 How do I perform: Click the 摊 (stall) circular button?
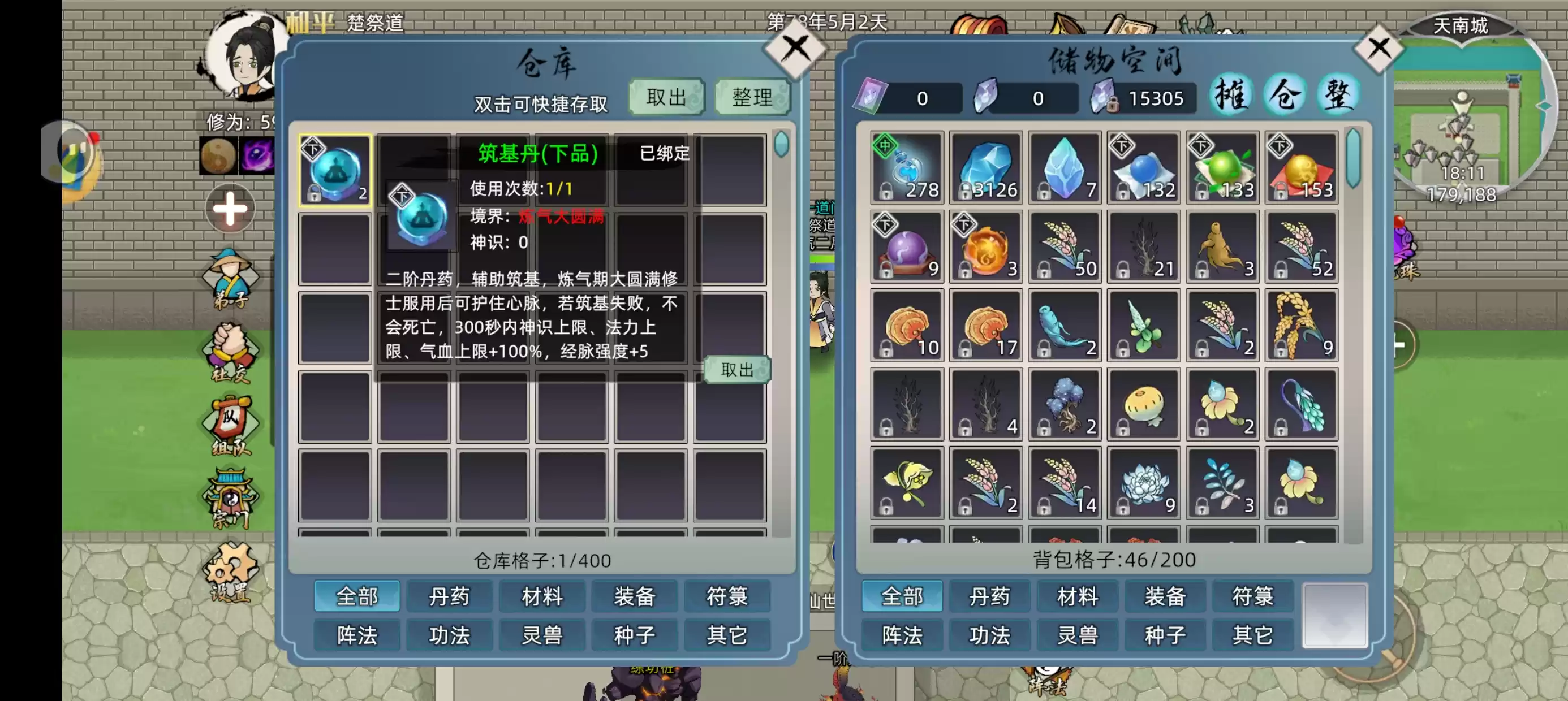tap(1231, 94)
